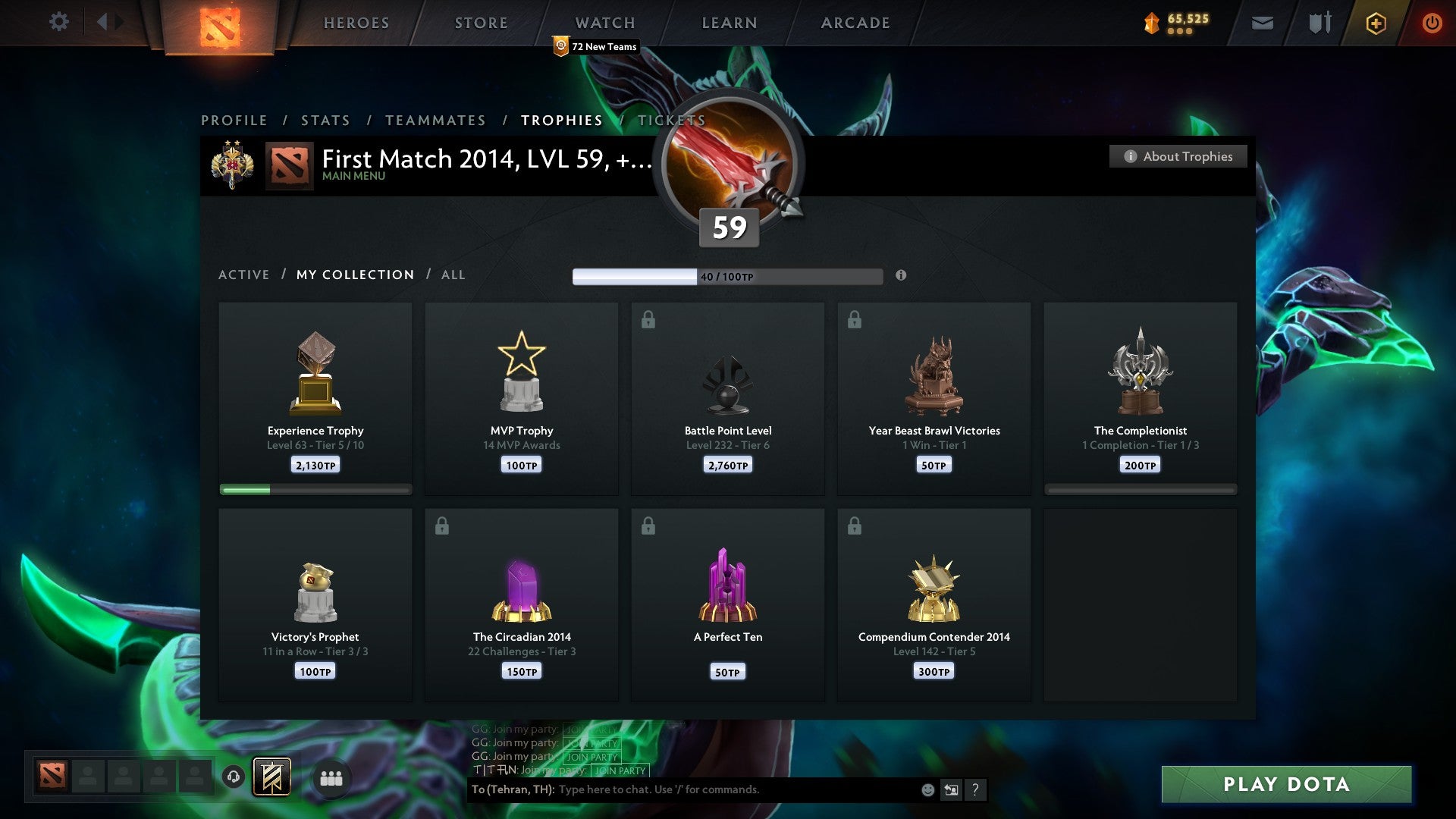Click the 40/100TP progress bar
1456x819 pixels.
726,276
